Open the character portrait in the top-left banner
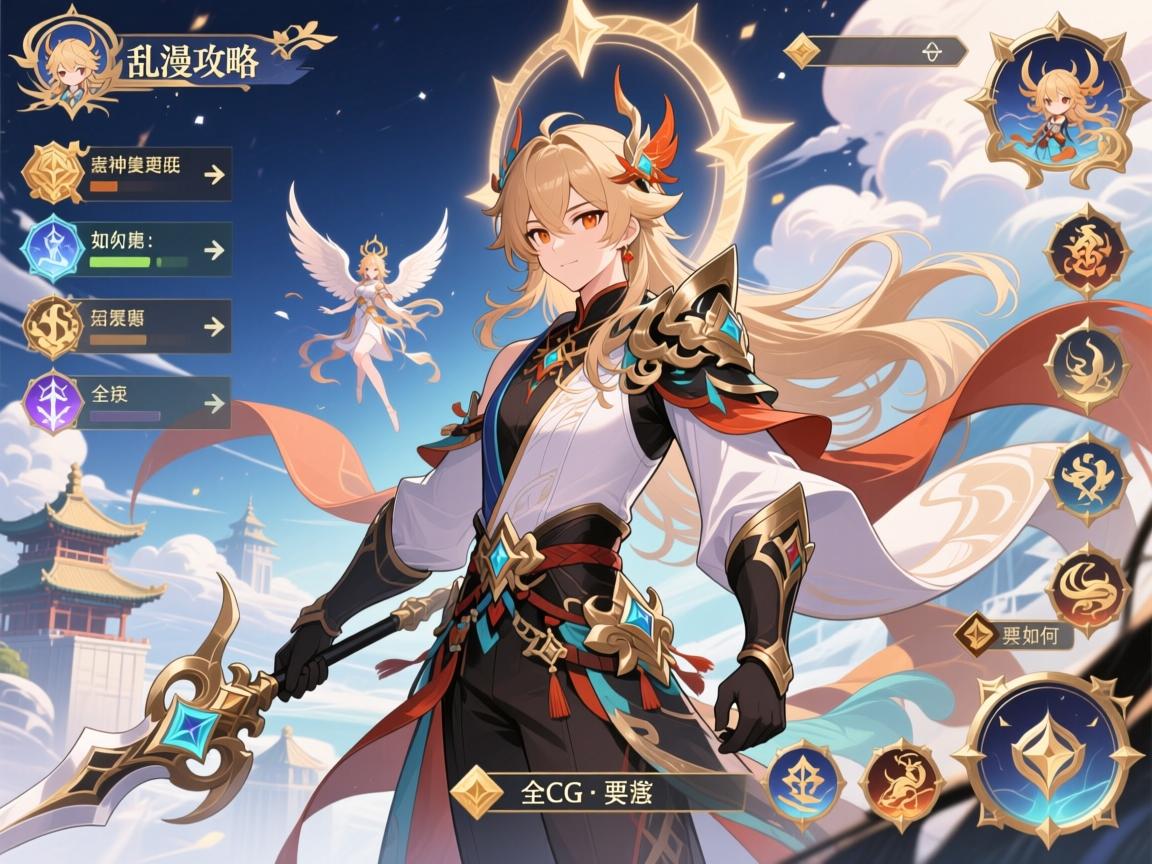 click(x=66, y=62)
